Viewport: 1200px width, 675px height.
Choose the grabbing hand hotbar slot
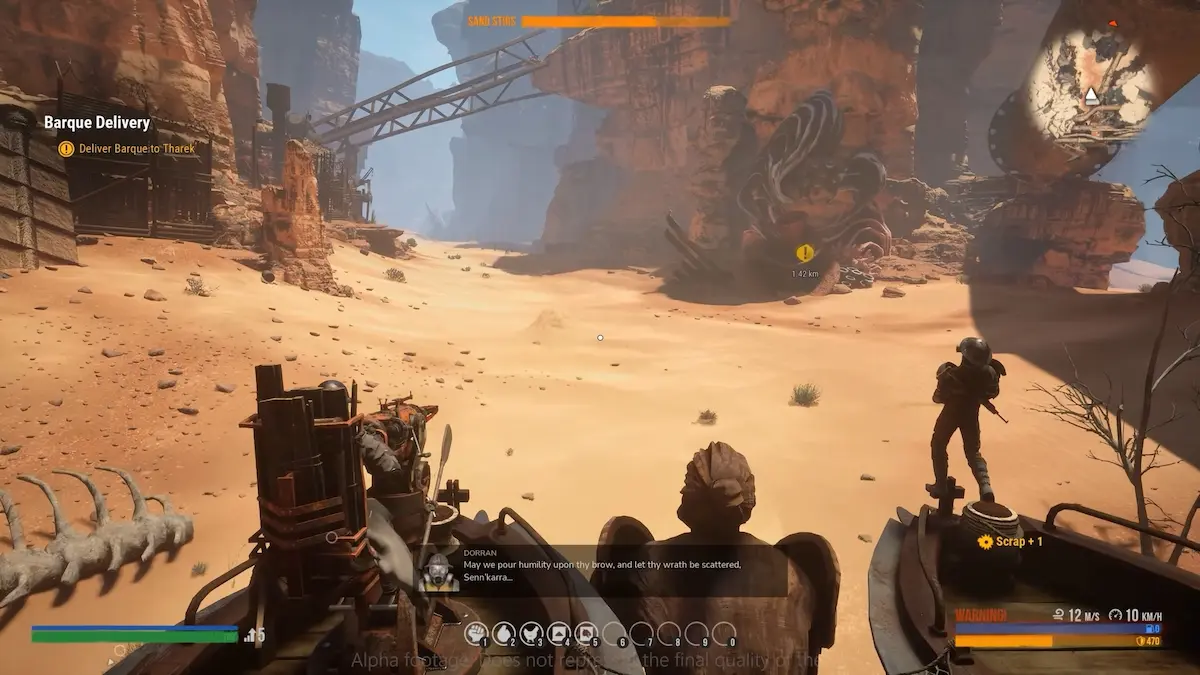point(504,633)
